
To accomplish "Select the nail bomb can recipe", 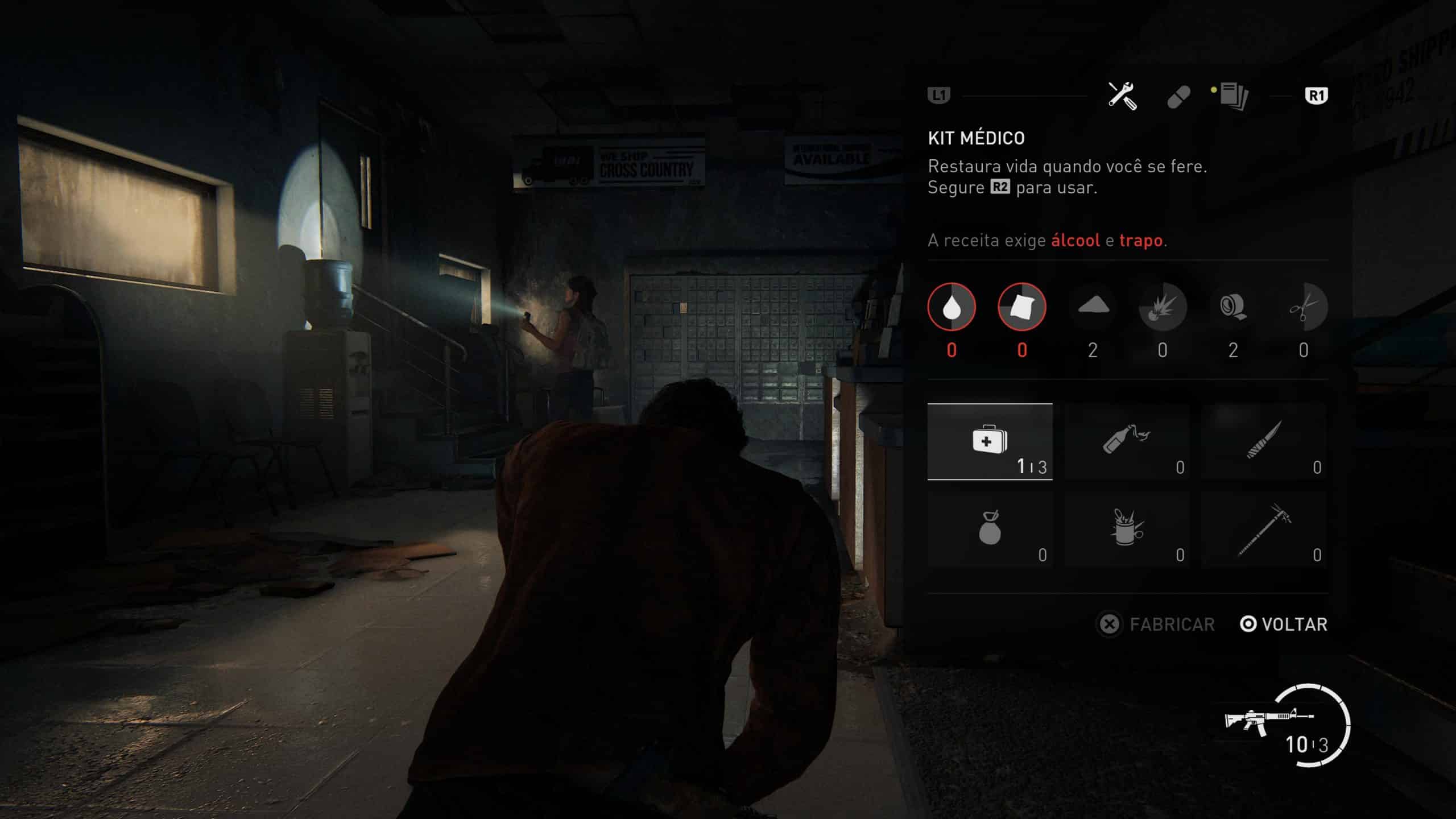I will (1127, 529).
